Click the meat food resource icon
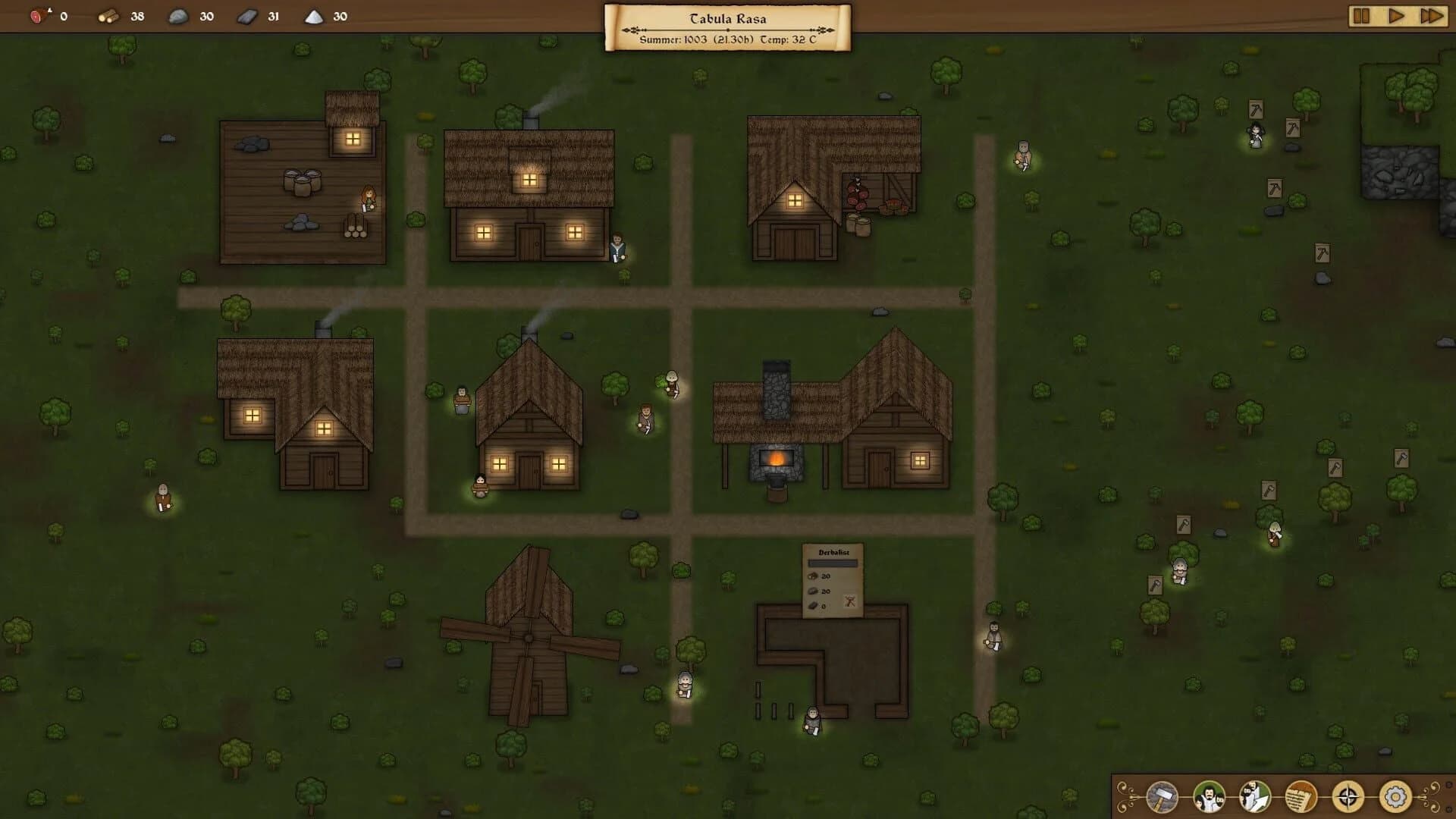The image size is (1456, 819). [38, 15]
